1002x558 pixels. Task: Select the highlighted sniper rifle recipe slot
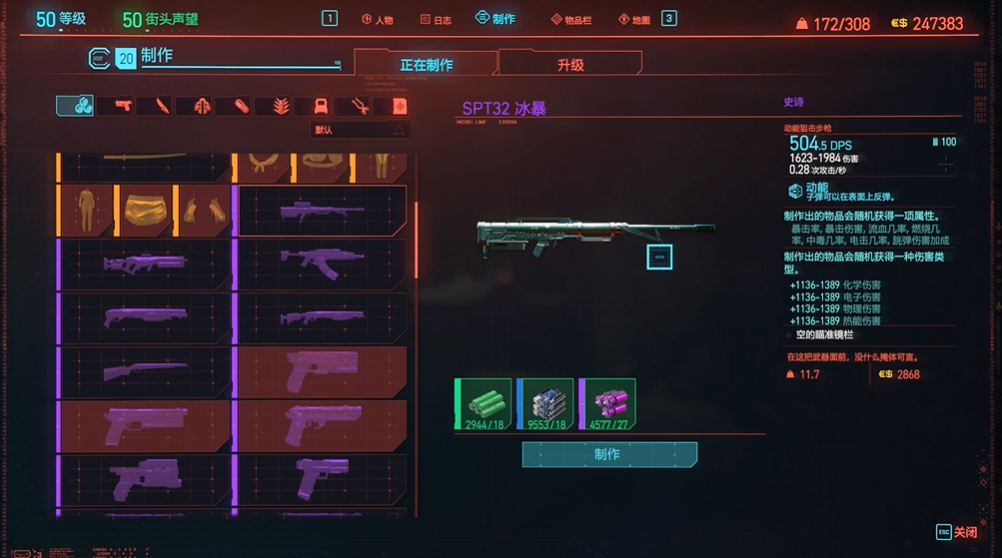pyautogui.click(x=322, y=211)
